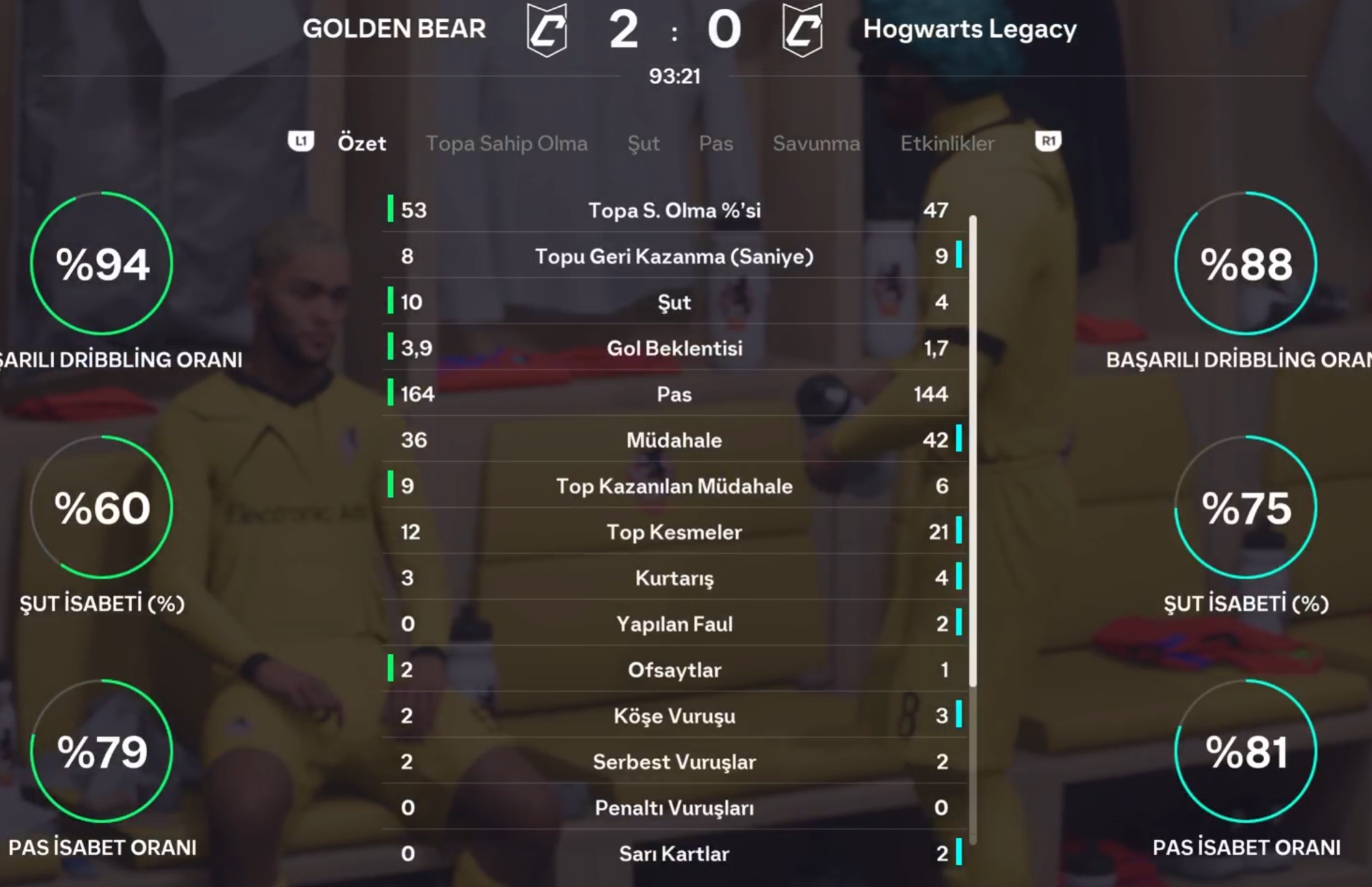The height and width of the screenshot is (887, 1372).
Task: Show the Pas tab
Action: click(x=716, y=143)
